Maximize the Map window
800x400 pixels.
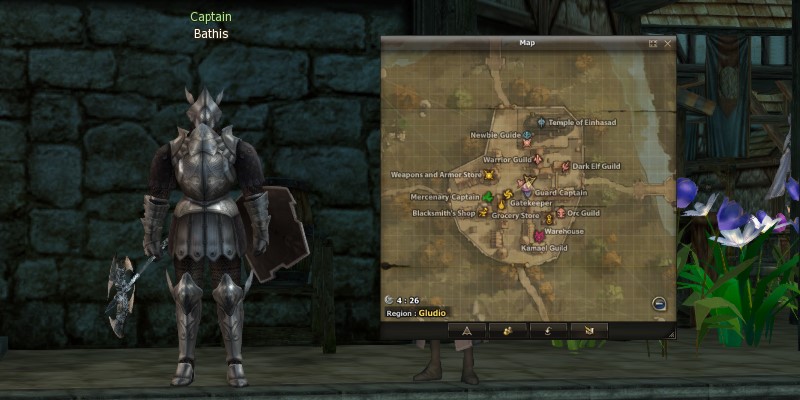pyautogui.click(x=653, y=44)
